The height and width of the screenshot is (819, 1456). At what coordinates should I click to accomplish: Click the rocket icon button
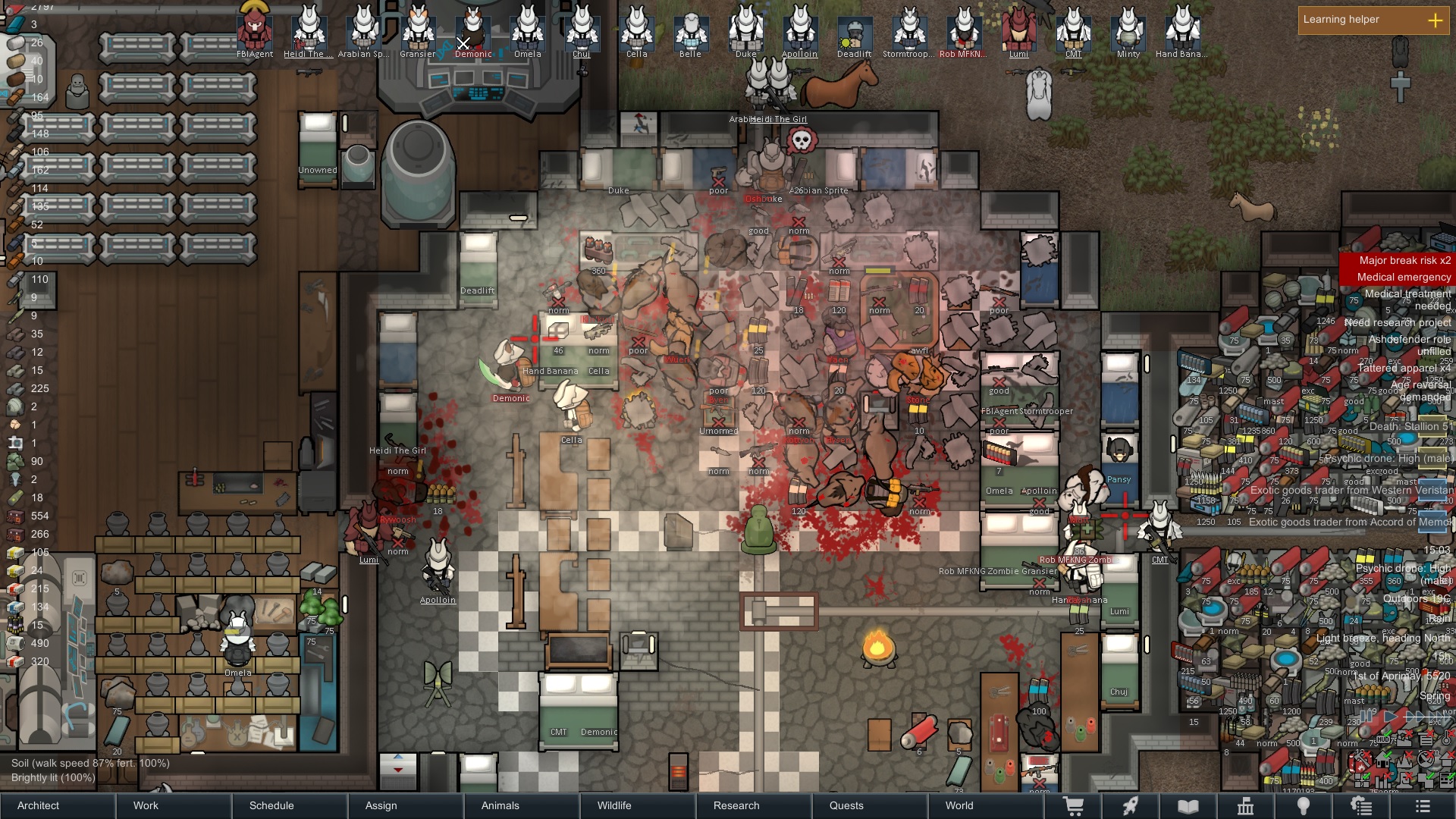click(1131, 806)
